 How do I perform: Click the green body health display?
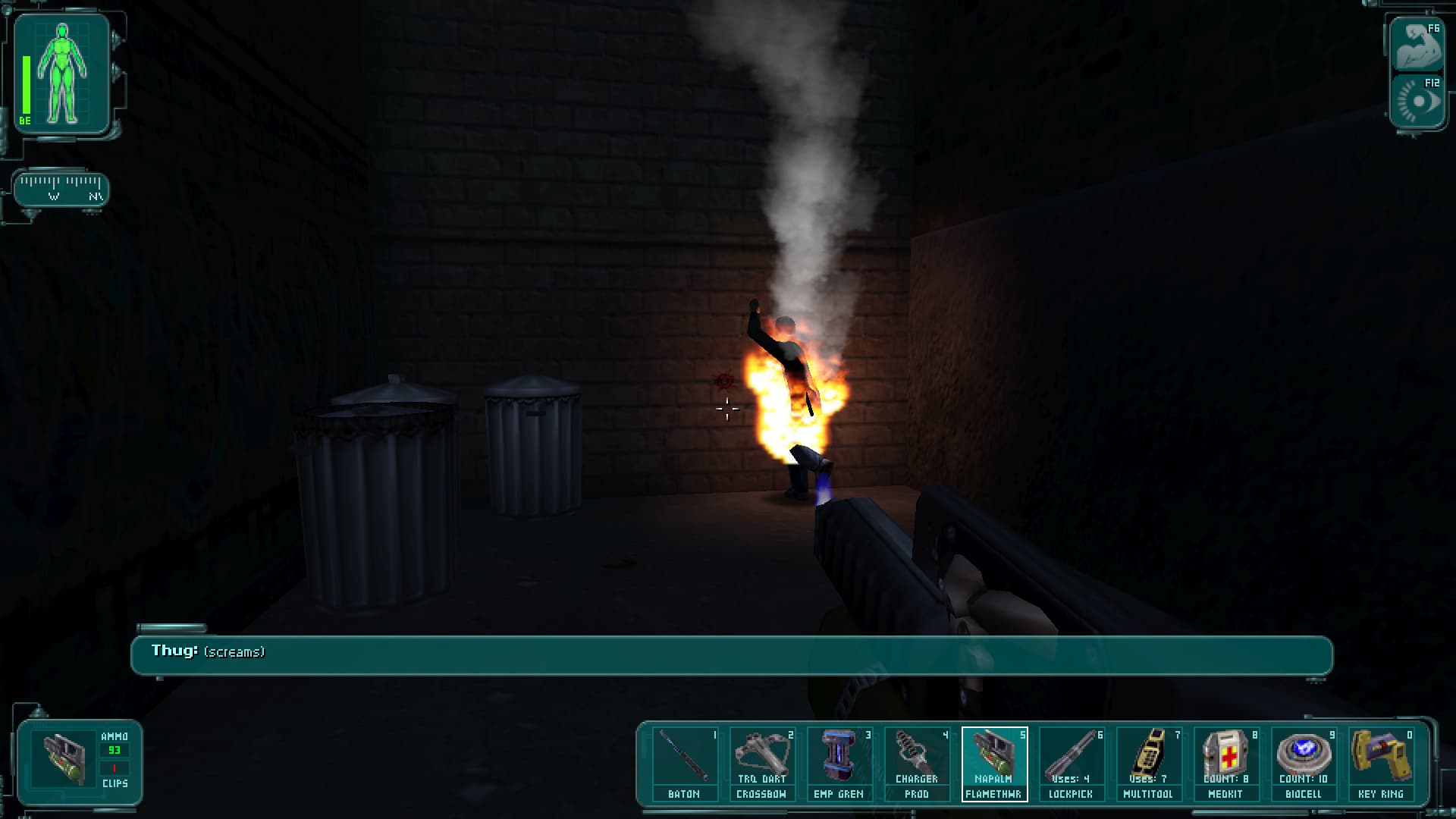click(62, 74)
